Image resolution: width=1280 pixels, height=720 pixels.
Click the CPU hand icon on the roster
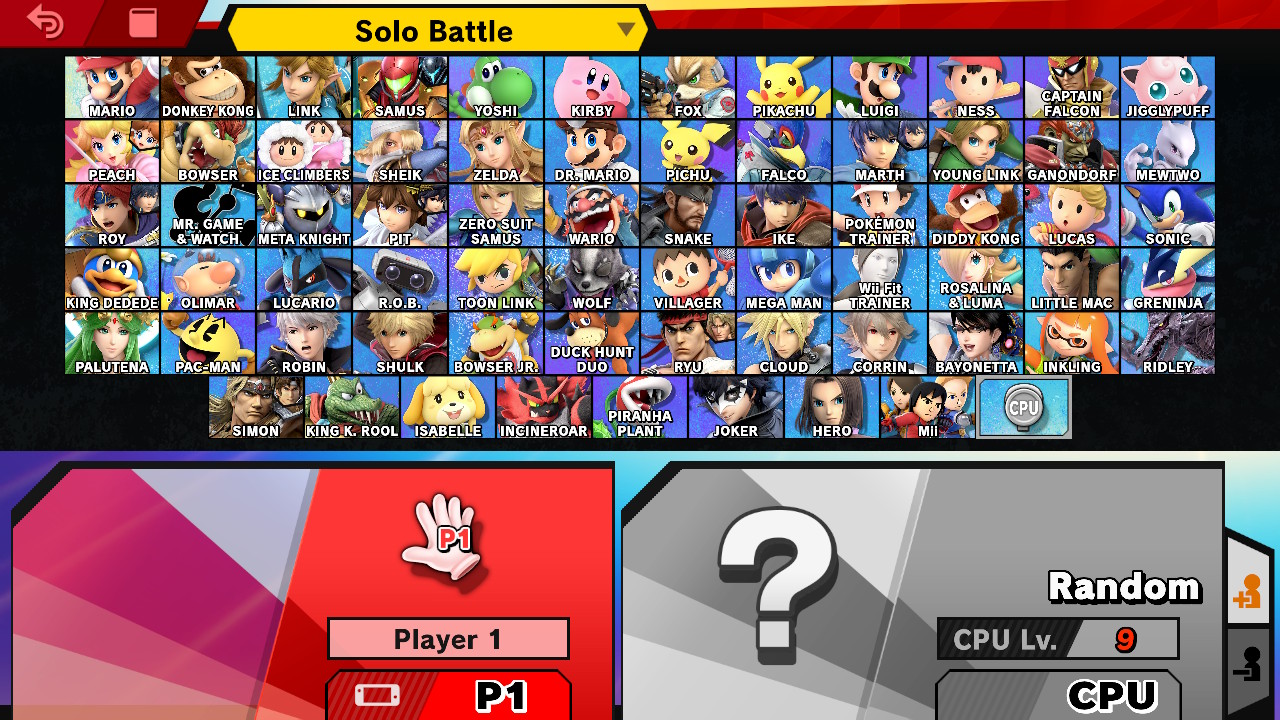[x=1026, y=407]
